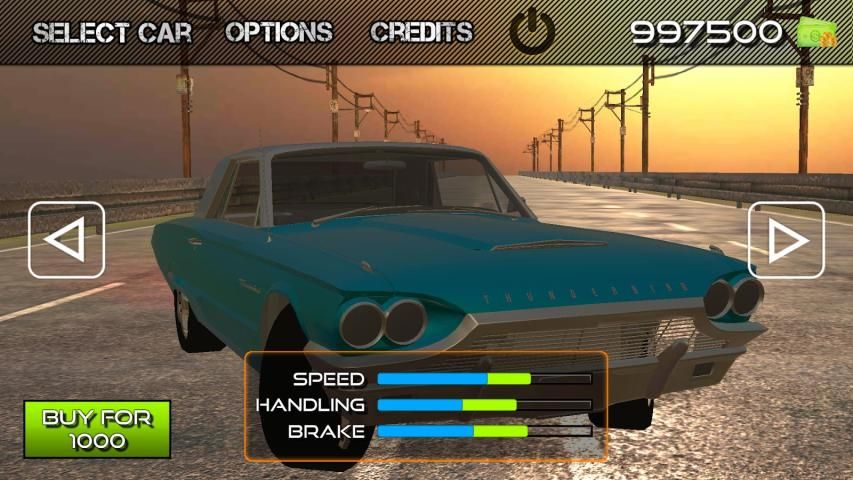The image size is (853, 480).
Task: Open the Options menu
Action: tap(278, 32)
